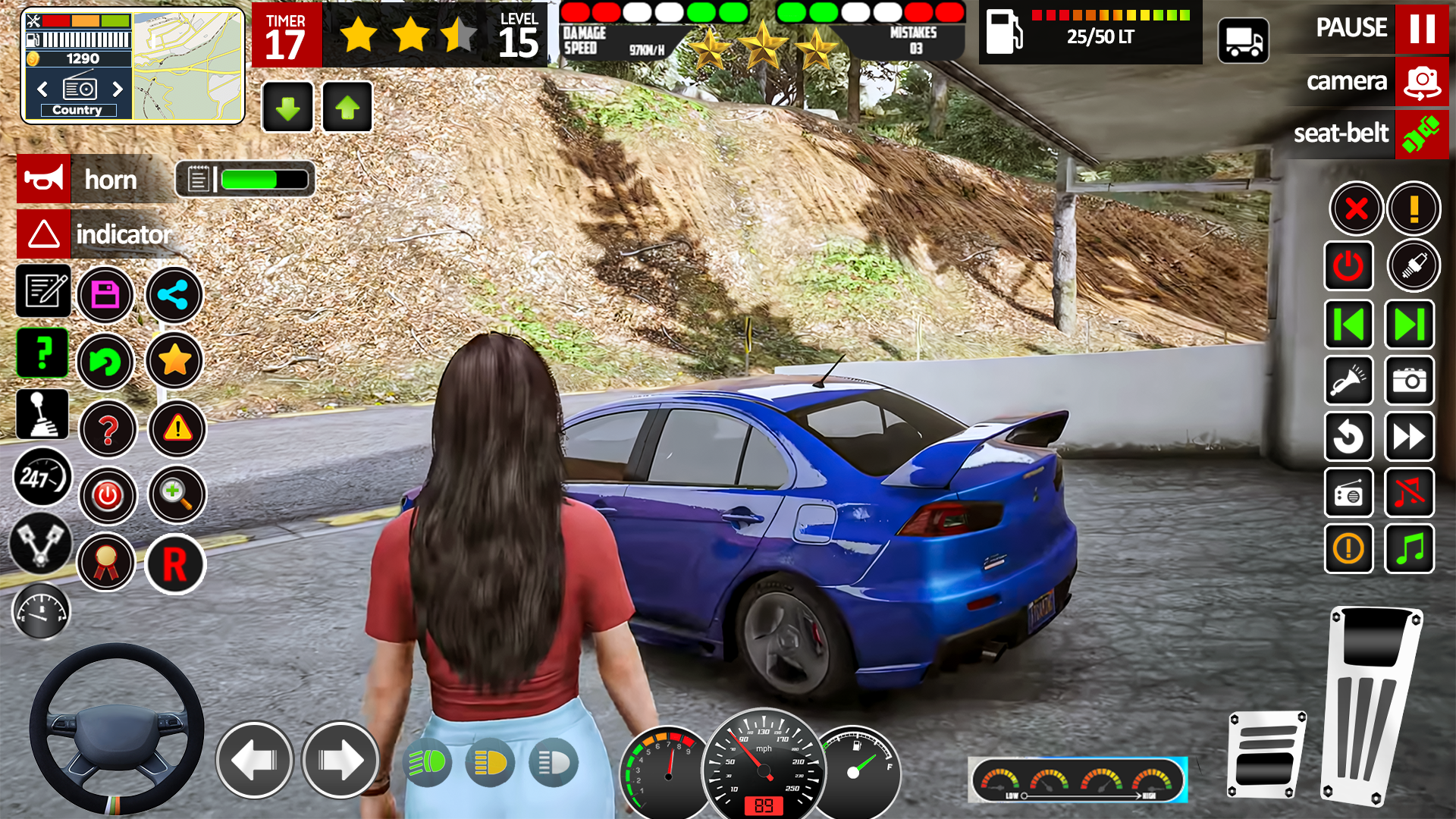Click the right arrow beside Country station
1456x819 pixels.
pos(118,89)
